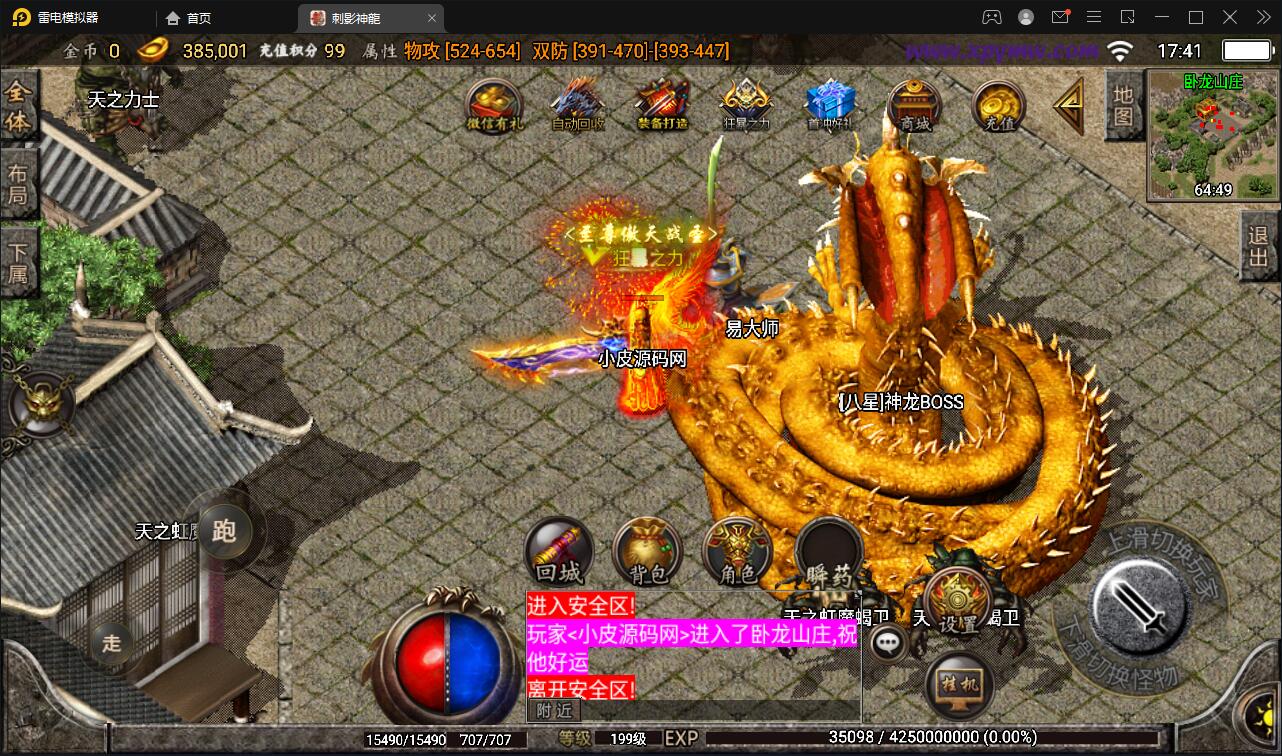Toggle 走 walking movement mode

(x=111, y=644)
